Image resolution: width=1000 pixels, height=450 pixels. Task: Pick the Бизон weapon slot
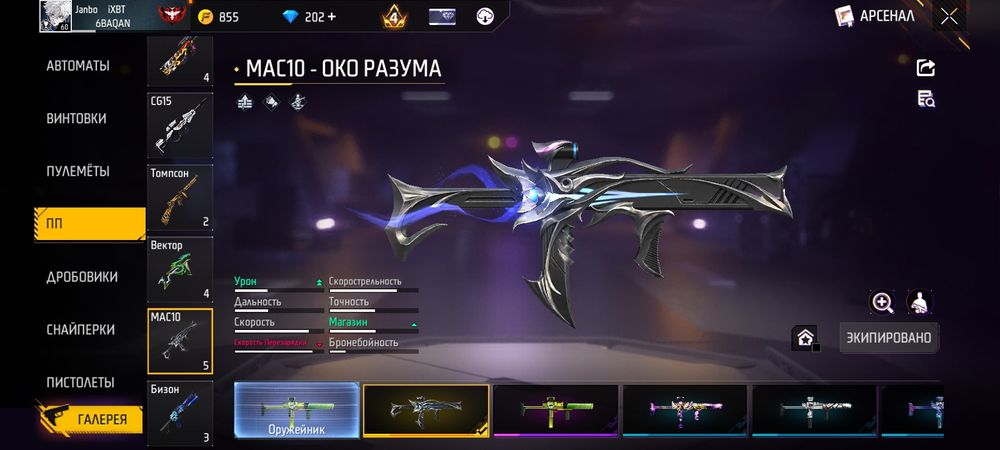[x=180, y=412]
